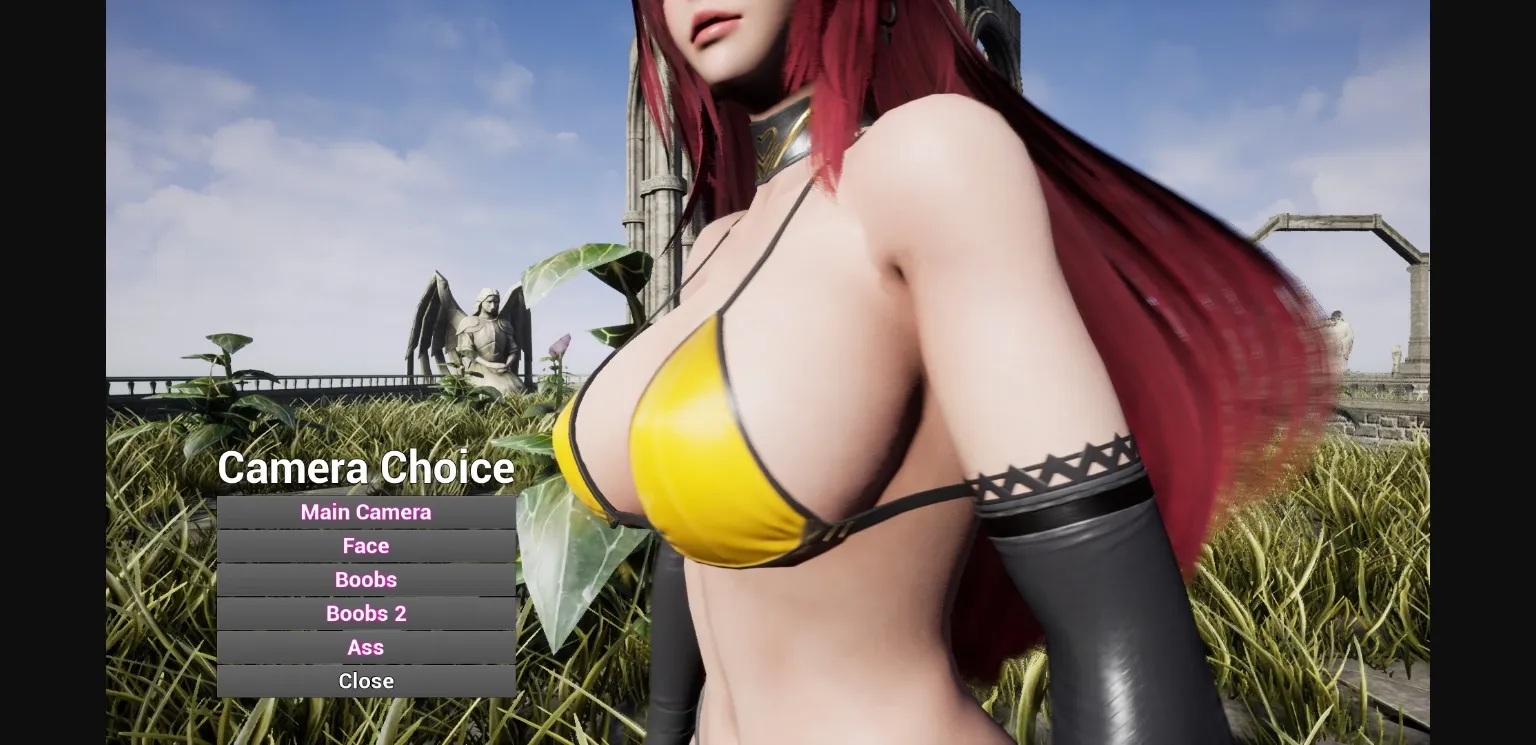Image resolution: width=1536 pixels, height=745 pixels.
Task: Activate the Main Camera button
Action: (366, 512)
